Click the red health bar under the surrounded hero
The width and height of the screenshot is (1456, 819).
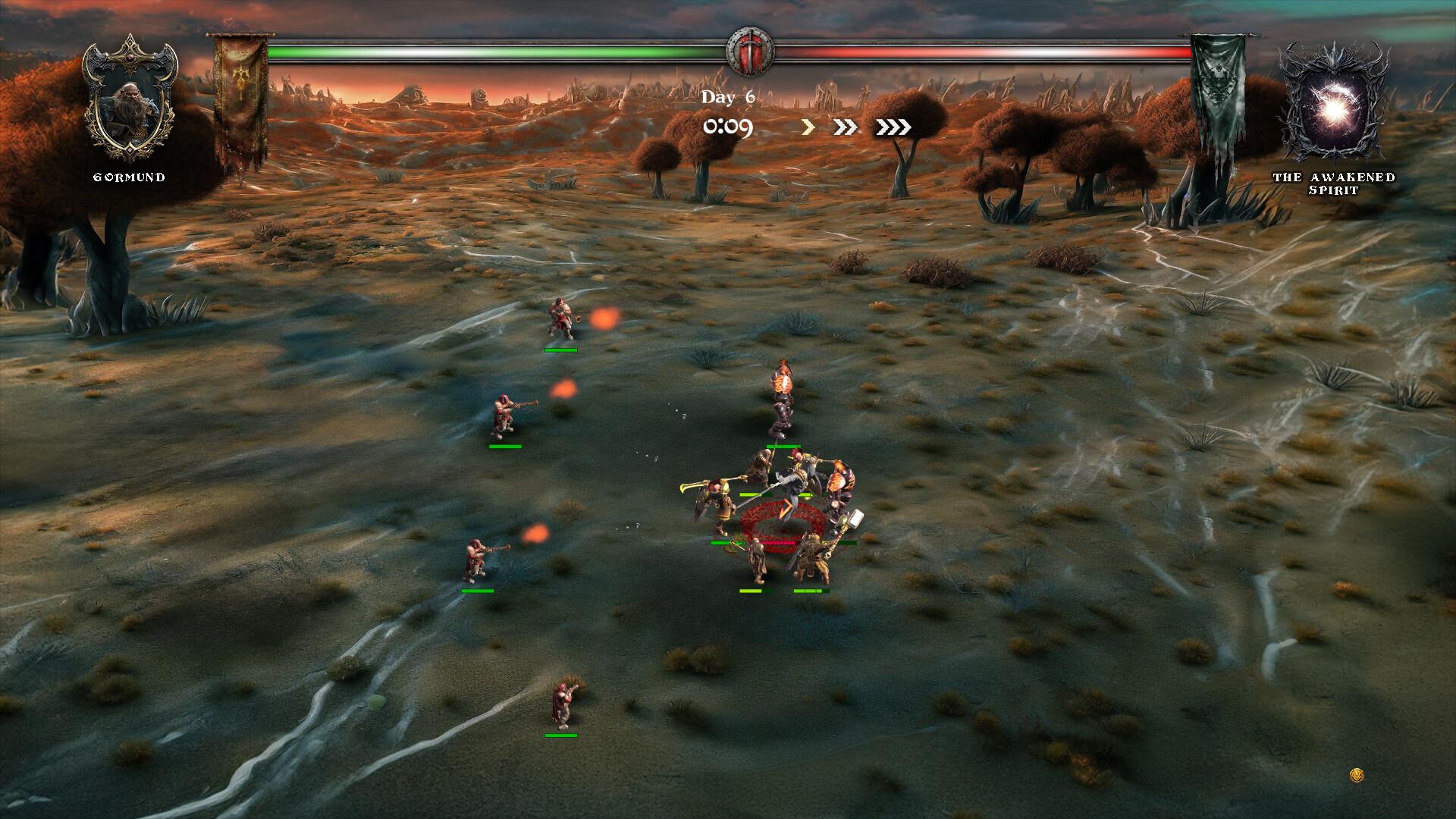[777, 542]
